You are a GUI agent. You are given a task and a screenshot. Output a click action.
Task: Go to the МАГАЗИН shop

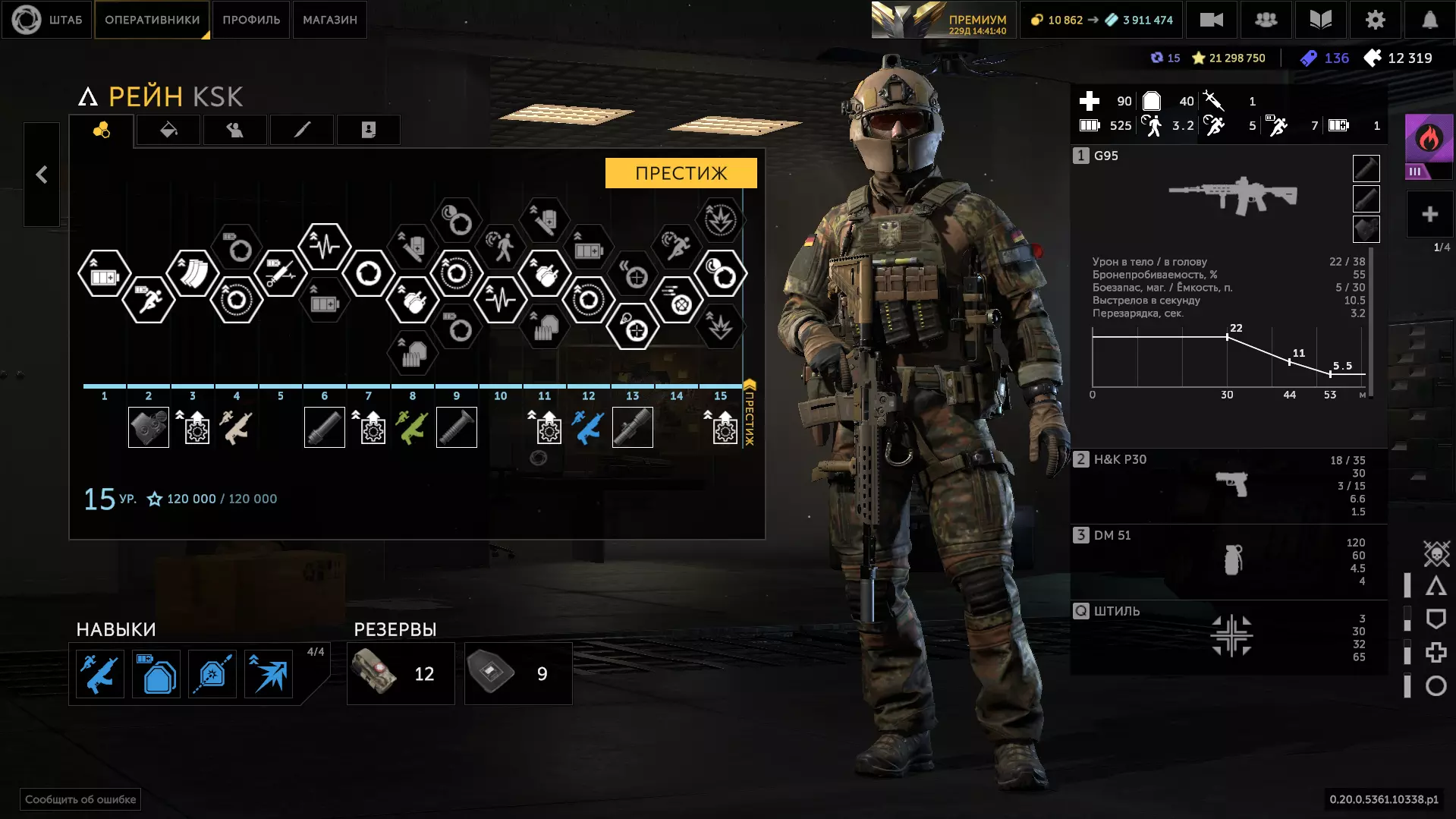coord(330,20)
